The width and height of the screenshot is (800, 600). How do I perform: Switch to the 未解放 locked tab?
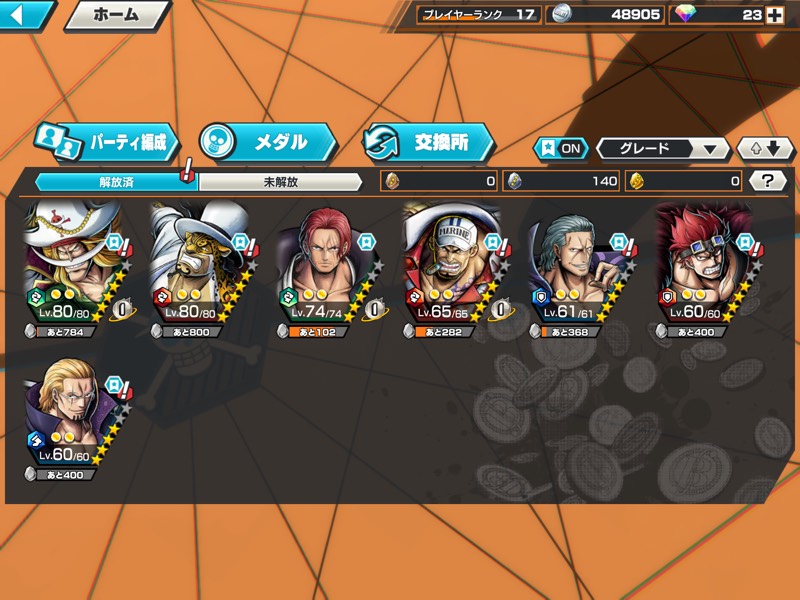[x=280, y=182]
